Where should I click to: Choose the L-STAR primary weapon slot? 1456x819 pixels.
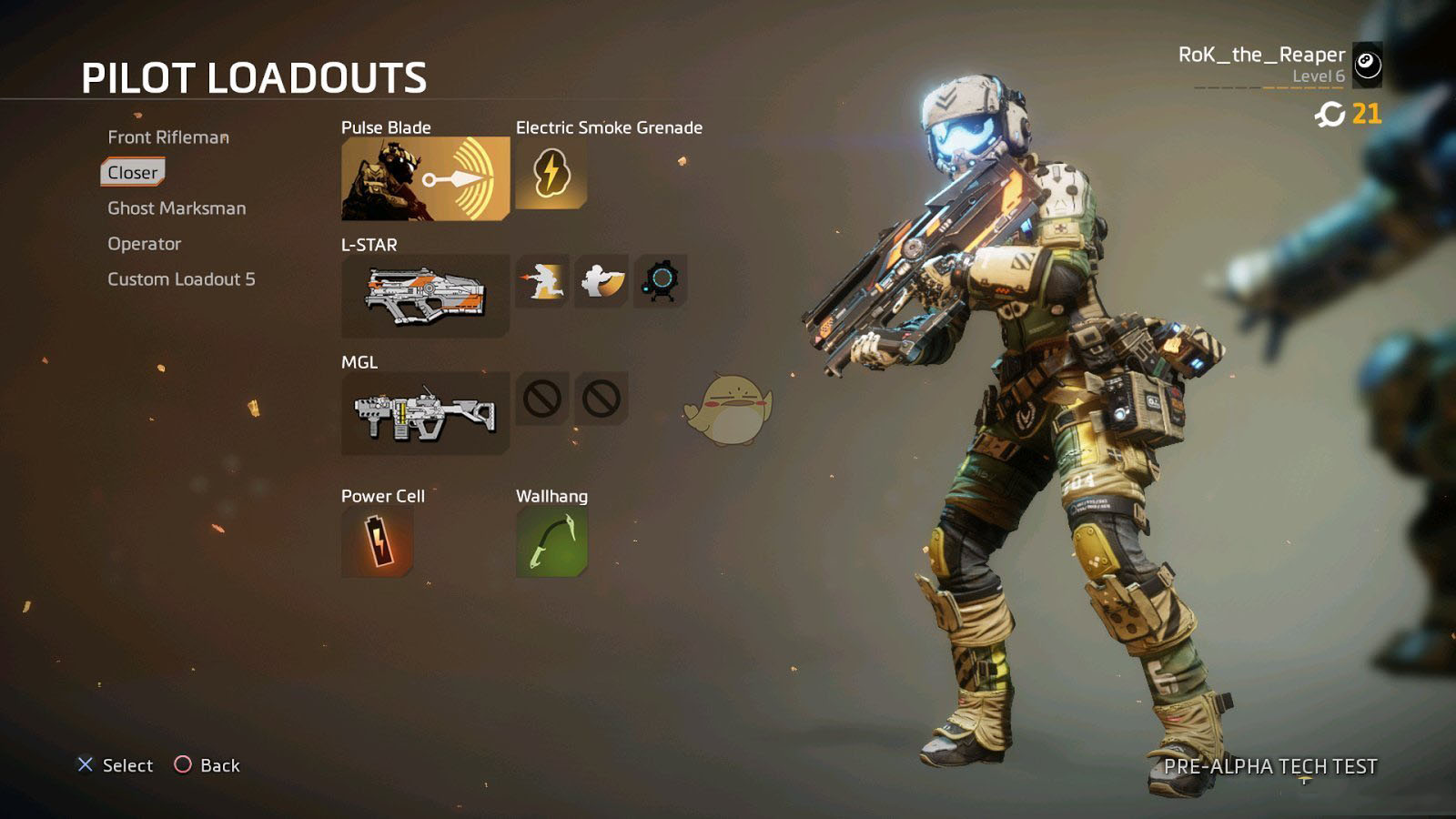[425, 296]
